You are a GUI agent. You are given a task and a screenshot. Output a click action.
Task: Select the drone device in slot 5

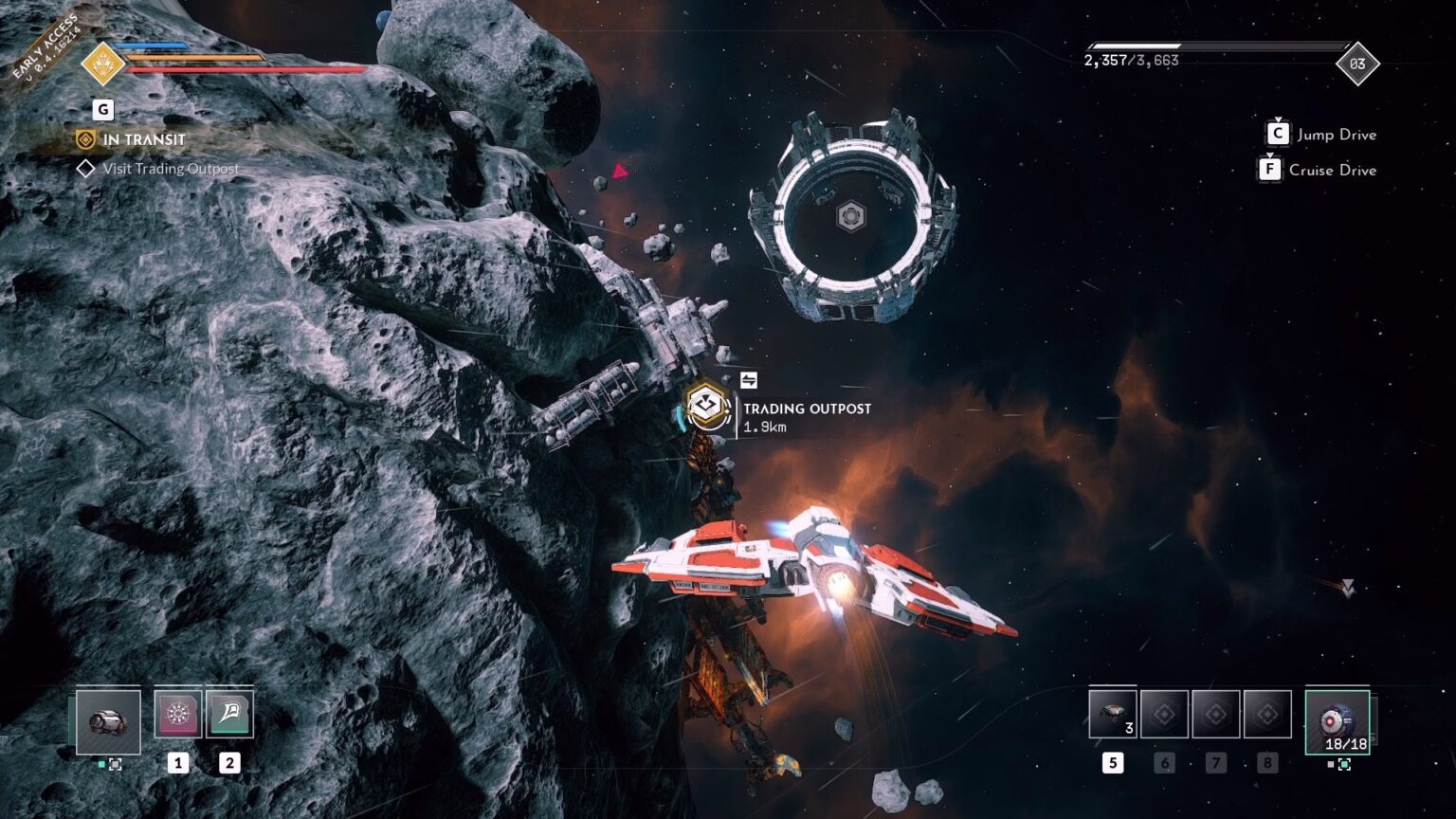pos(1111,713)
